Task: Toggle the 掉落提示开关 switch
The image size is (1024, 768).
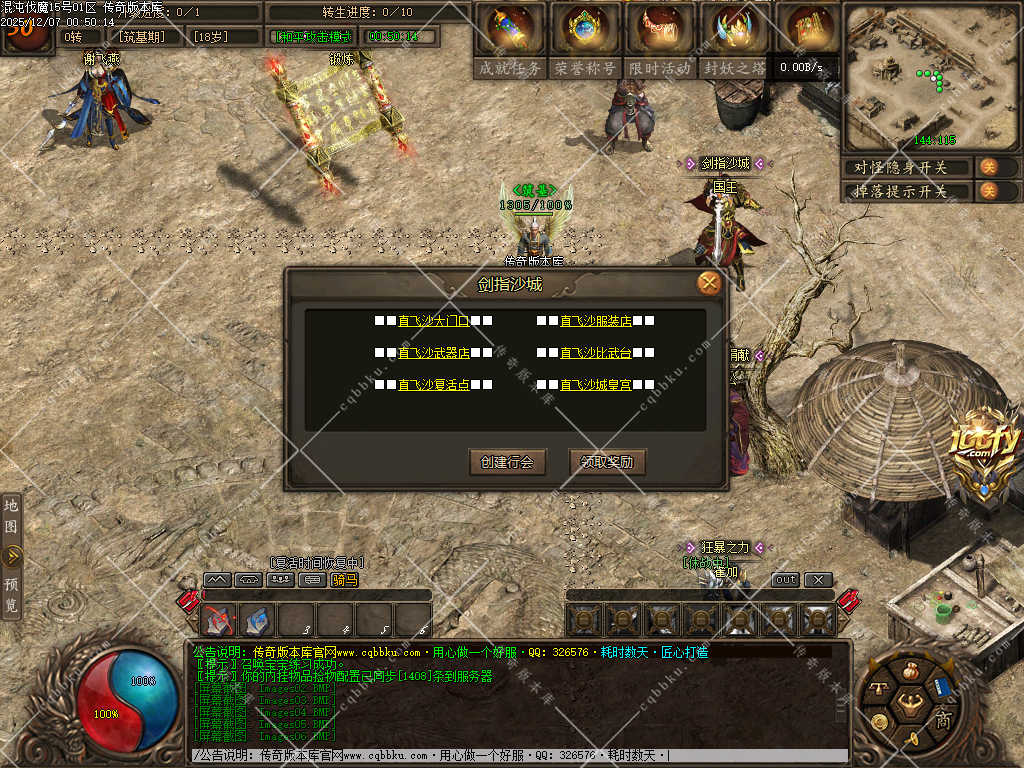Action: tap(987, 191)
